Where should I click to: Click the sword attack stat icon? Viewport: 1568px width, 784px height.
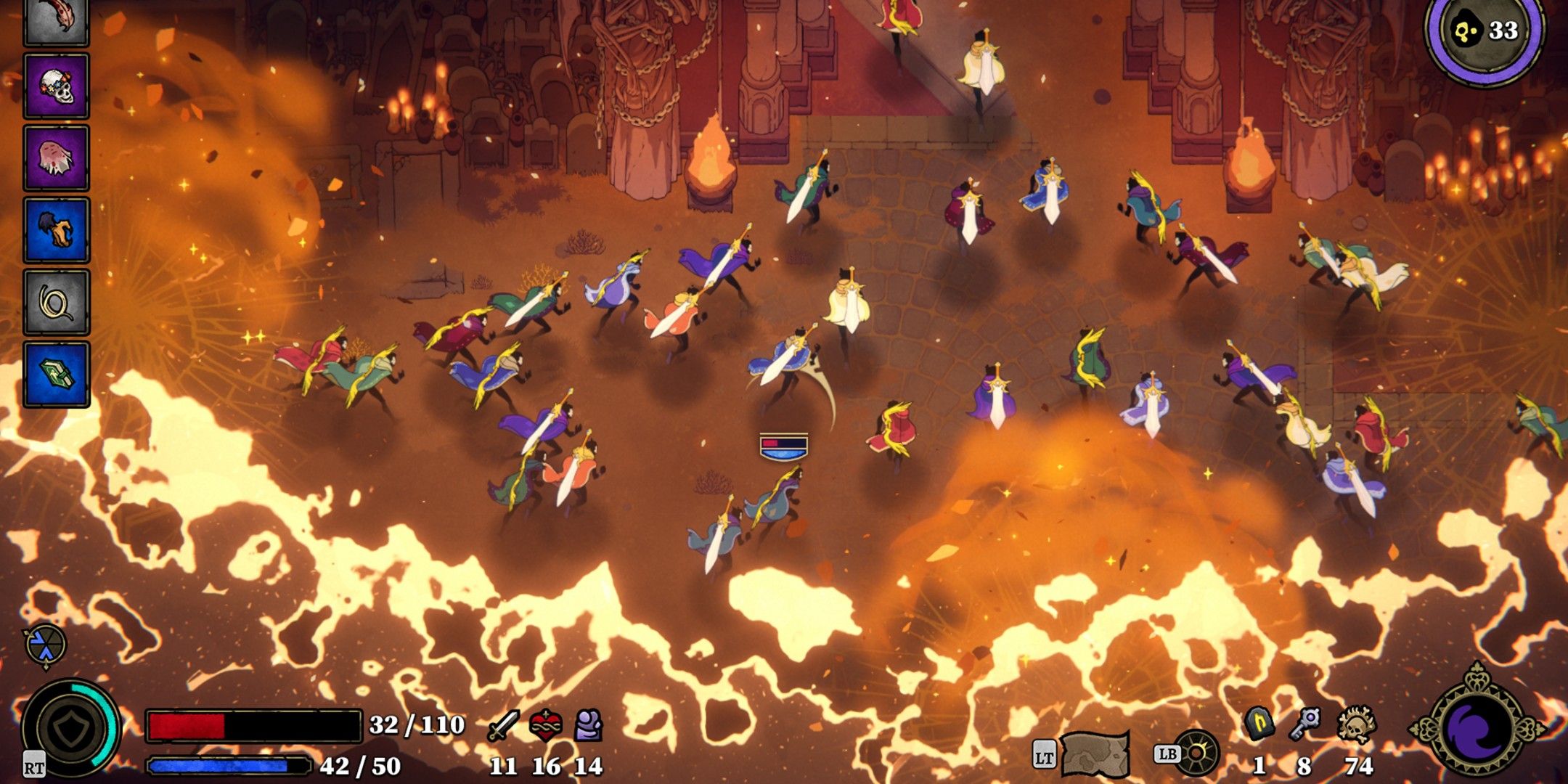[503, 725]
